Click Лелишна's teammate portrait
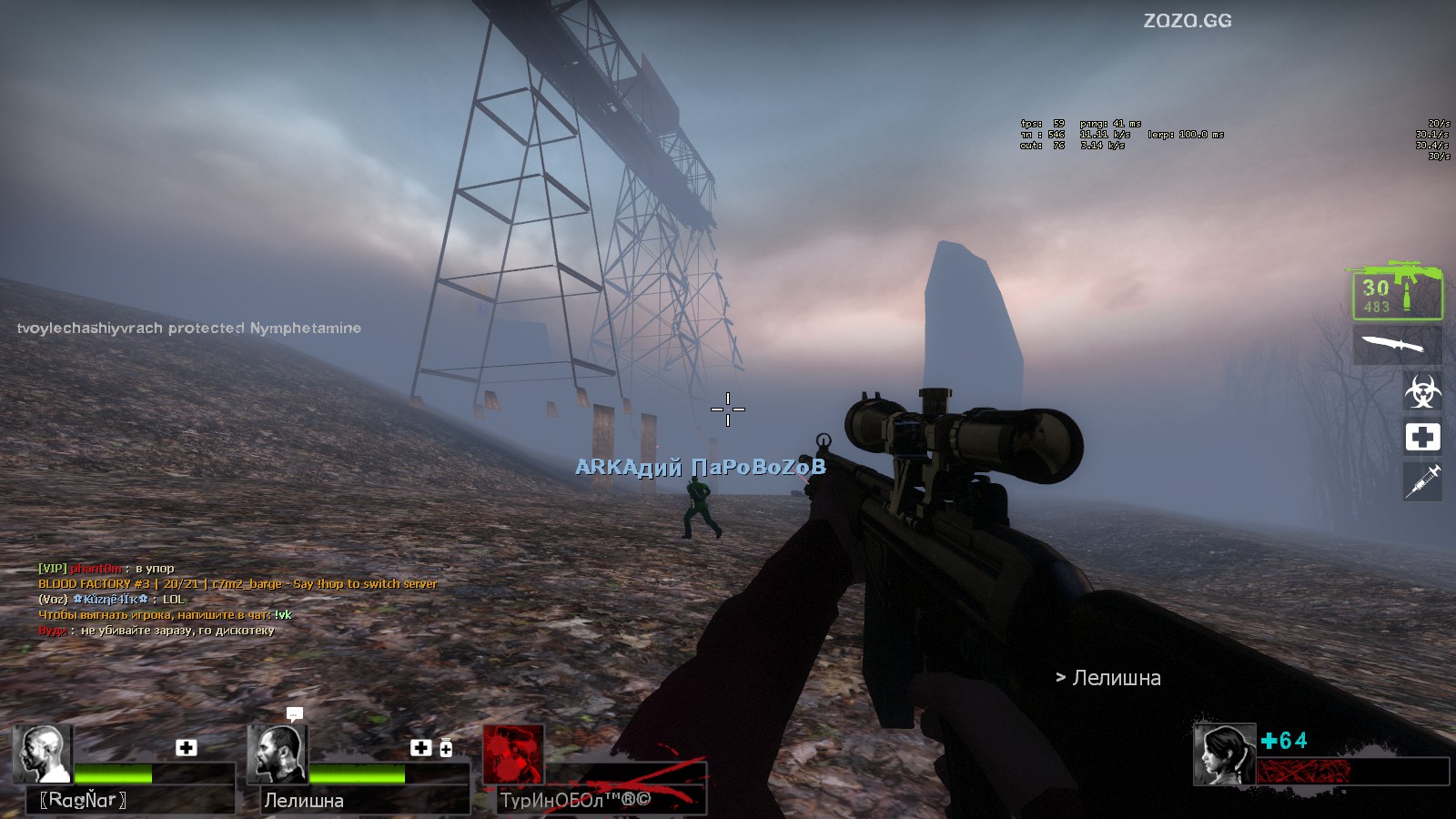This screenshot has width=1456, height=819. [x=277, y=753]
